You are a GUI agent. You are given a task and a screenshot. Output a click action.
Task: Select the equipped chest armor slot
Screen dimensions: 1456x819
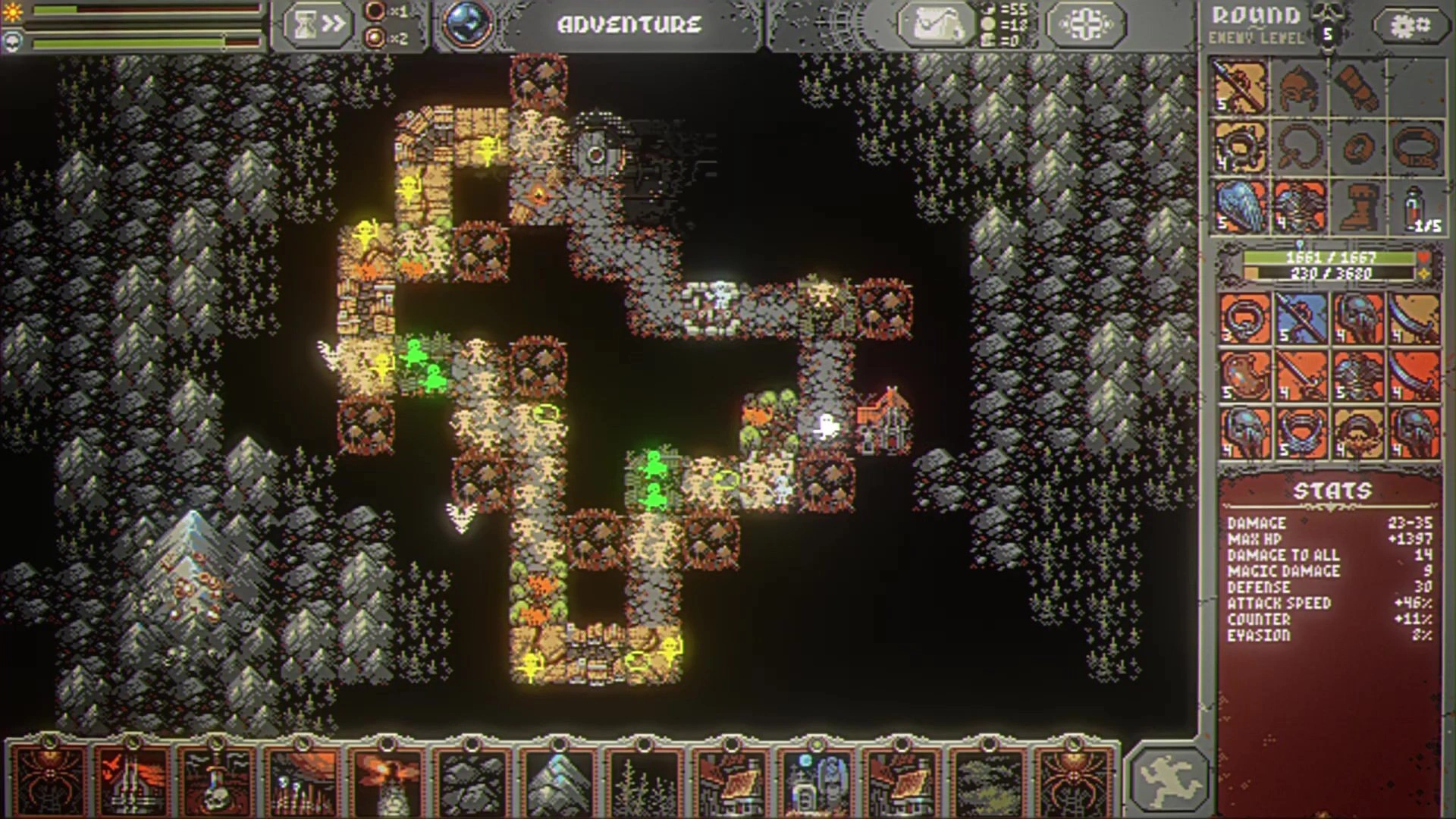pos(1298,206)
